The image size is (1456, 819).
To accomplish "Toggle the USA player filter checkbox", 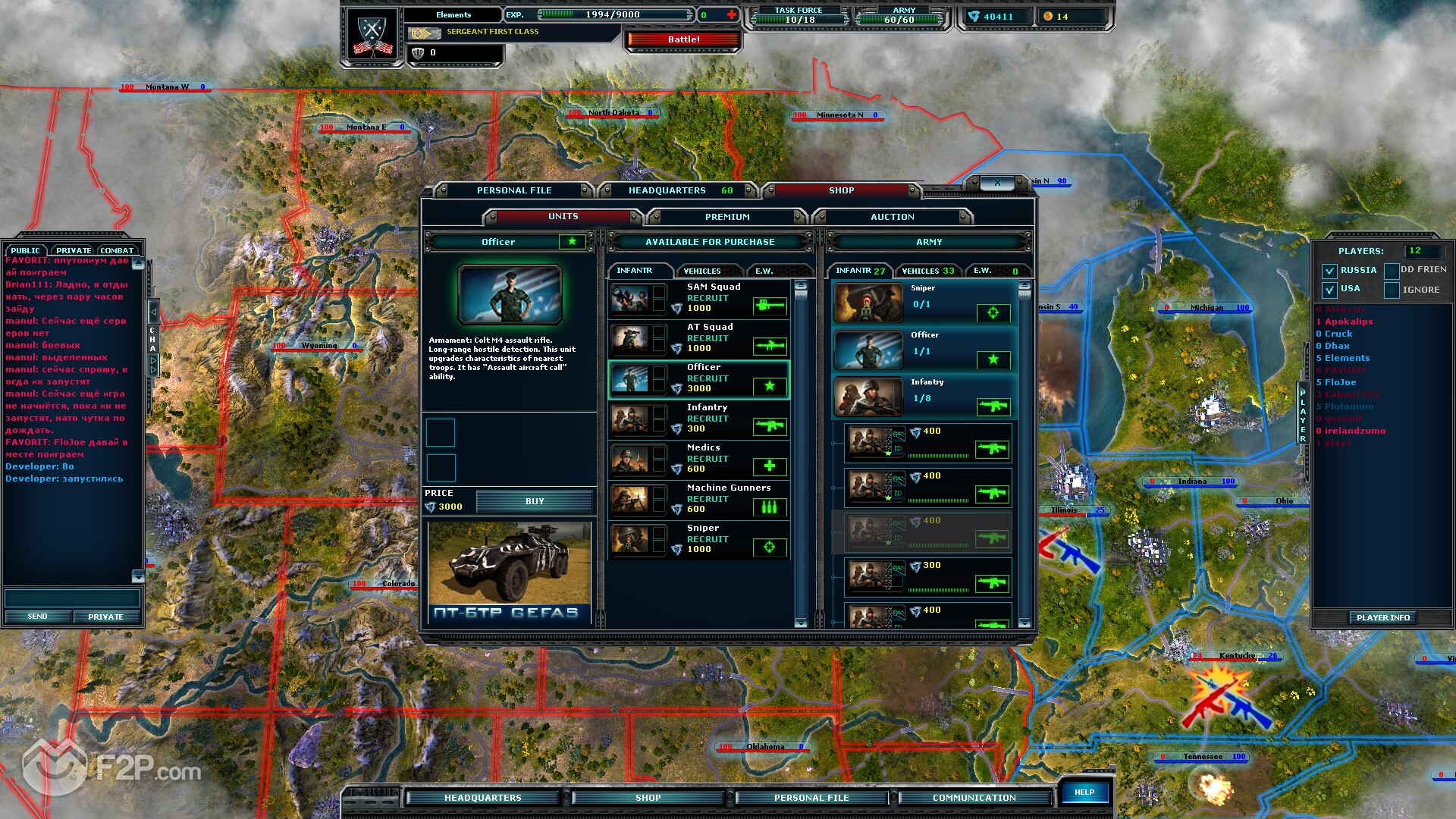I will tap(1329, 290).
